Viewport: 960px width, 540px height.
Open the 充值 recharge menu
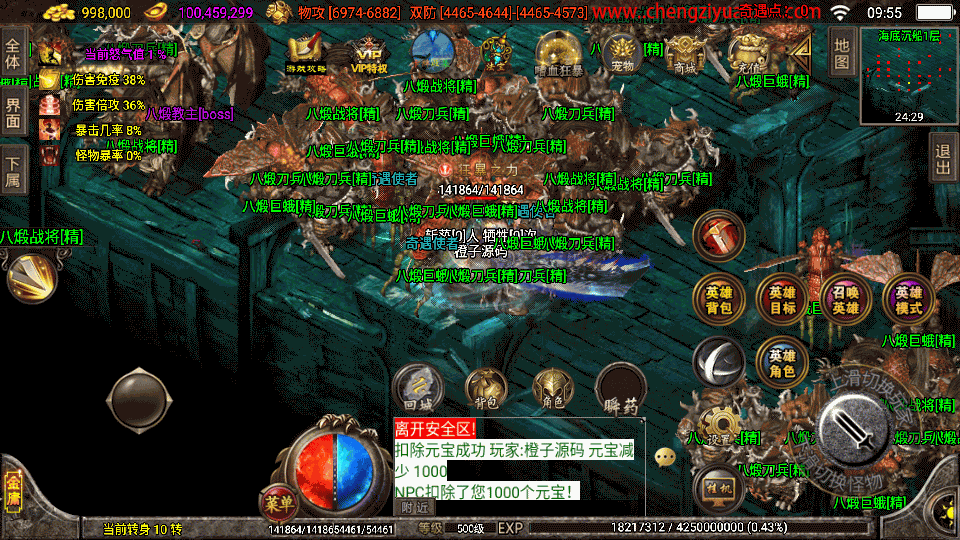pos(747,53)
